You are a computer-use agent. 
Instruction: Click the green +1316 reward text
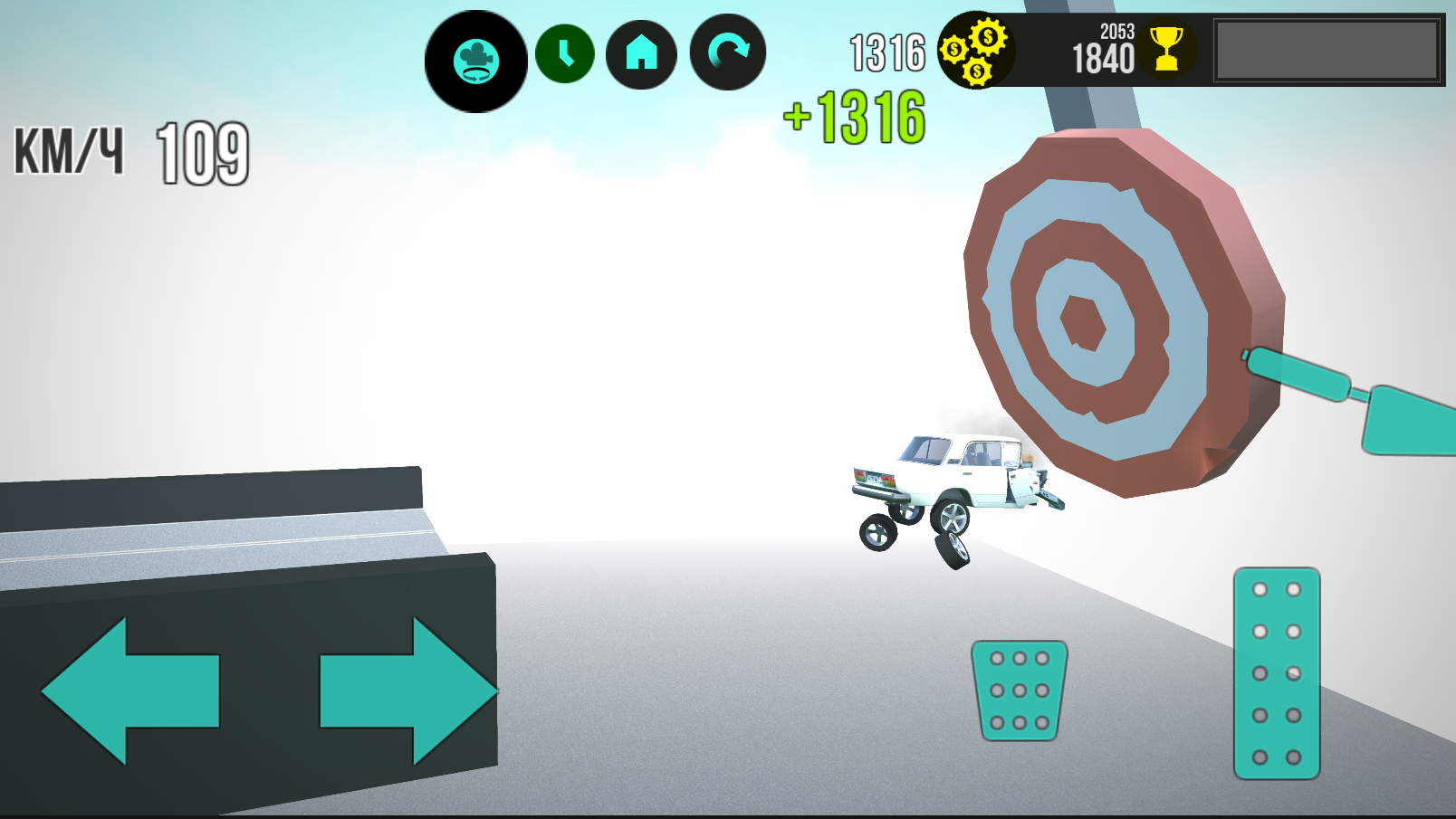856,114
